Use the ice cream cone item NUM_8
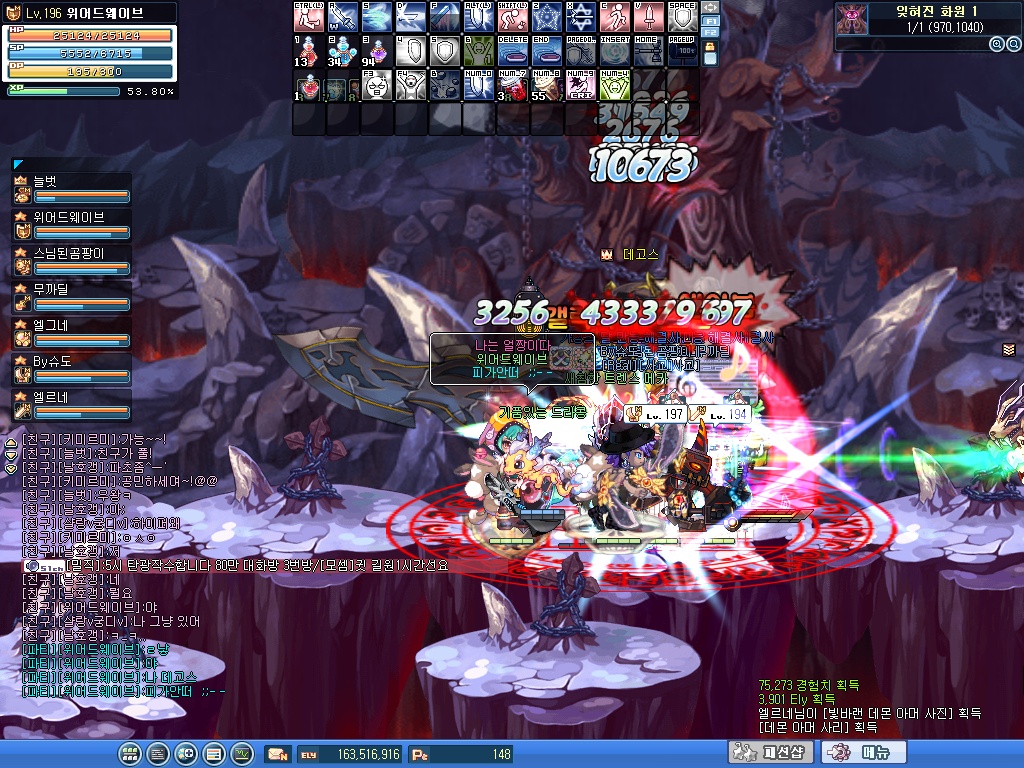 point(545,85)
